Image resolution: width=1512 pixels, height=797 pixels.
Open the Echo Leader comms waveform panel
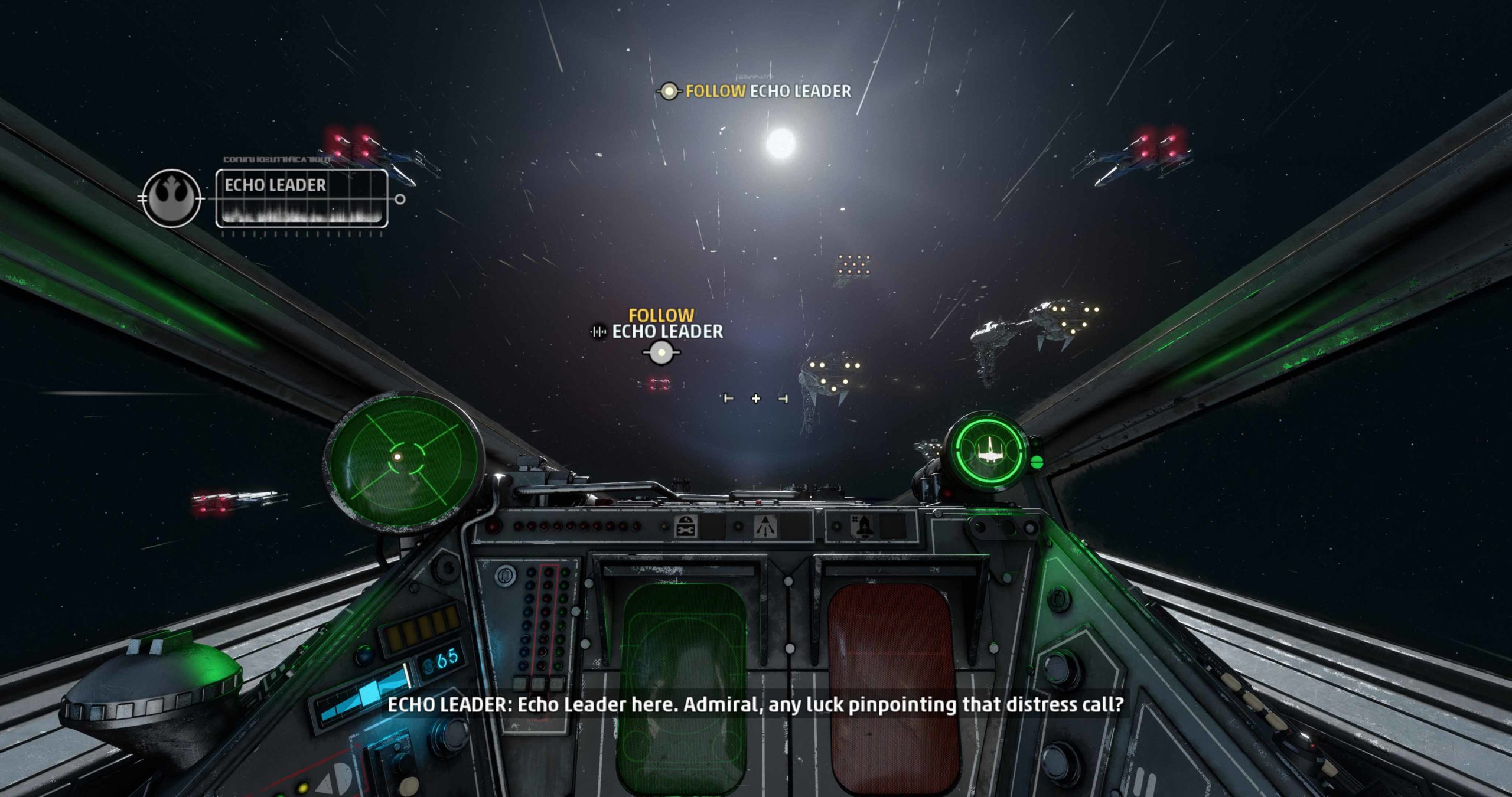point(302,198)
